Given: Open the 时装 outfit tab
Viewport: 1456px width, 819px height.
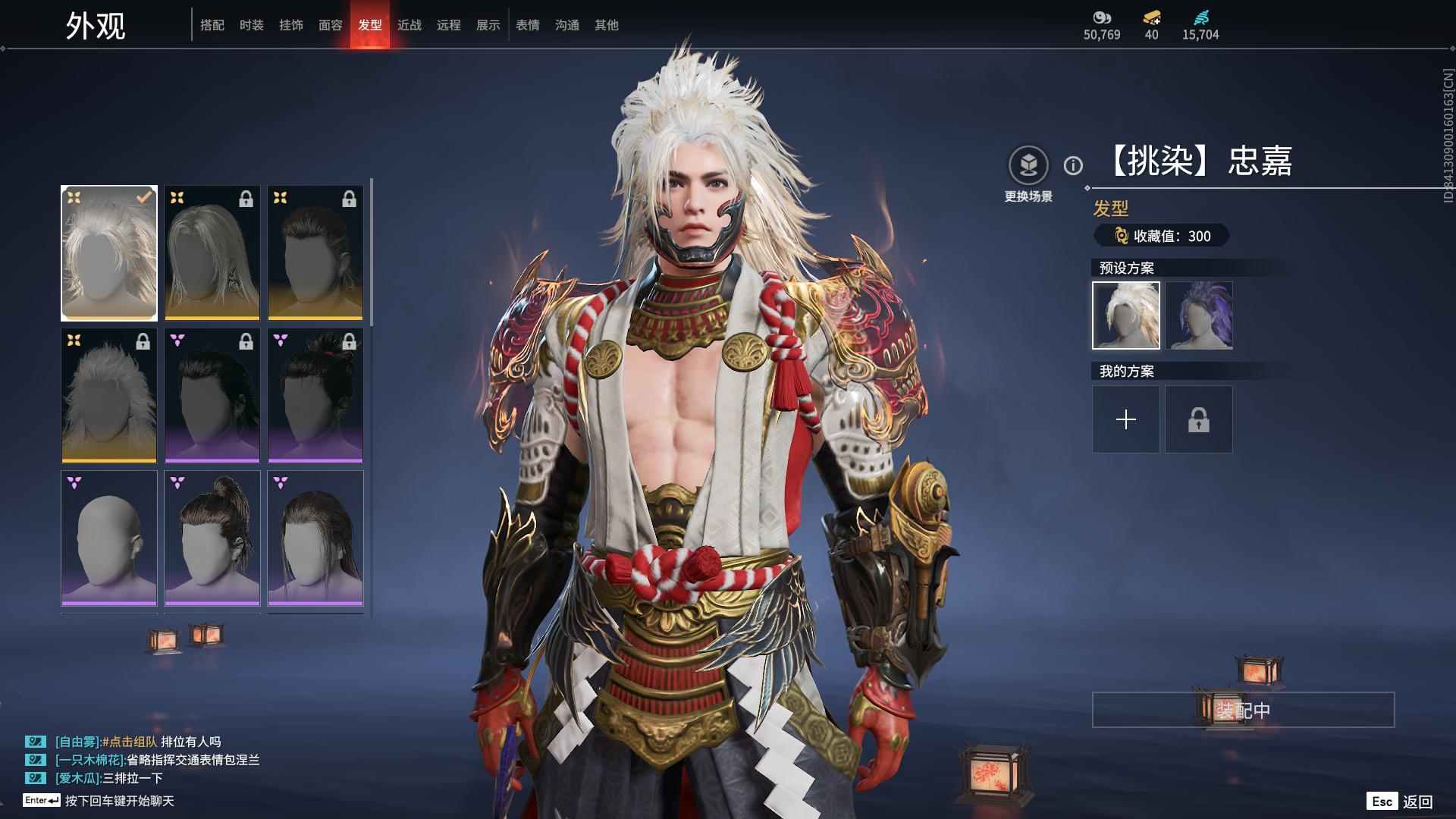Looking at the screenshot, I should (x=252, y=25).
